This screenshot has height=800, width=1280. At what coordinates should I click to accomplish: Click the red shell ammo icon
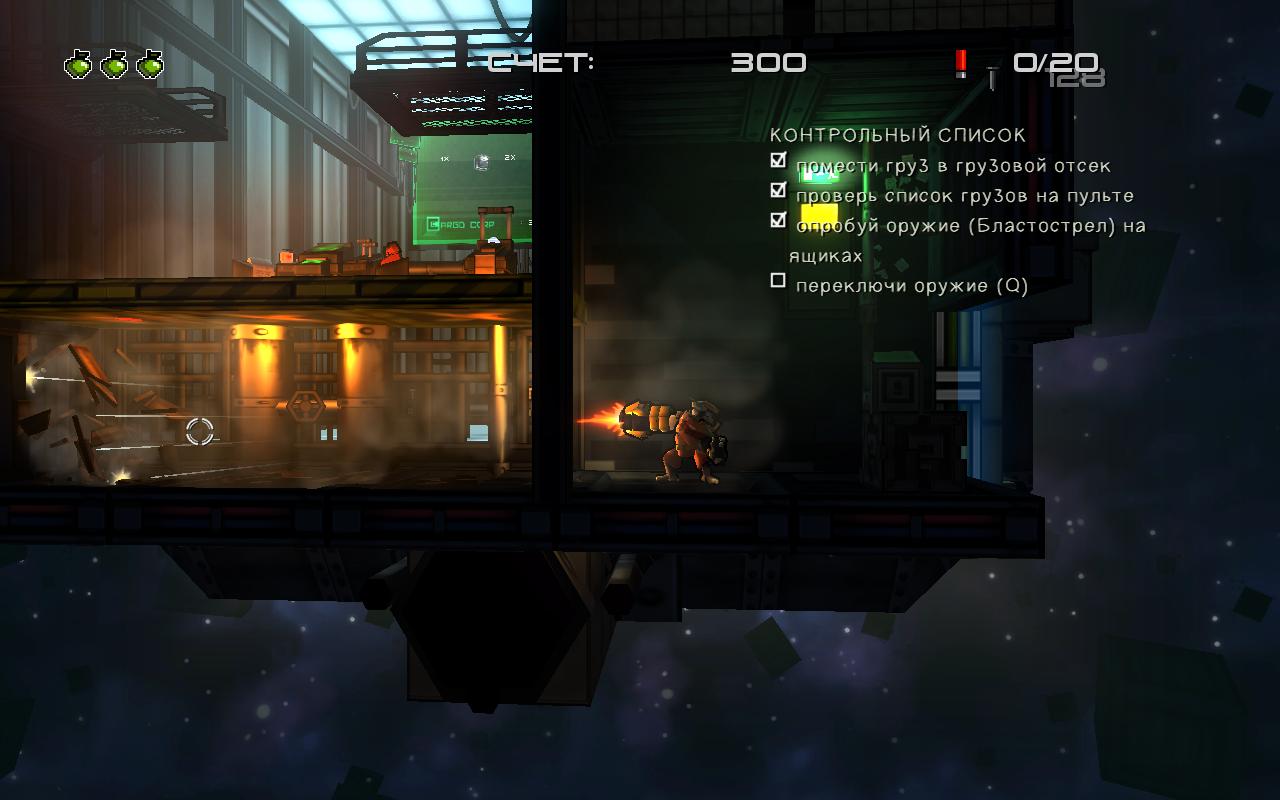coord(961,63)
